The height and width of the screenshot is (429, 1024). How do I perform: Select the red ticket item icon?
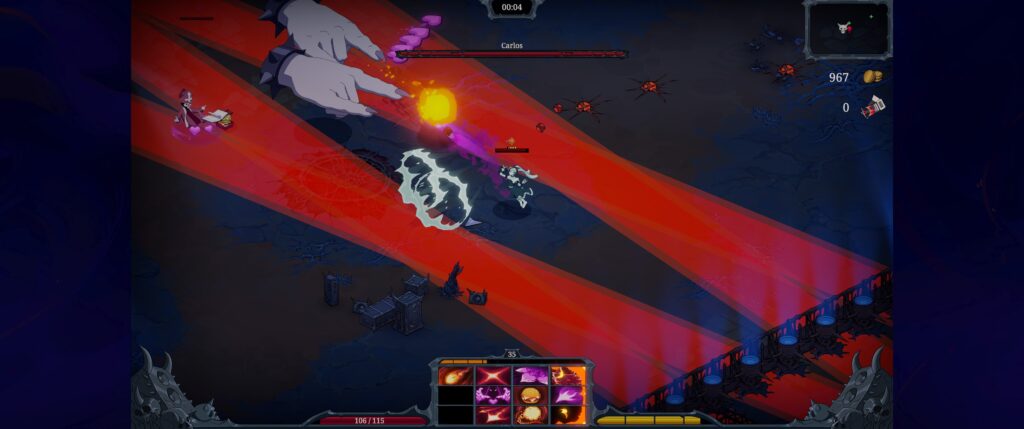point(873,106)
